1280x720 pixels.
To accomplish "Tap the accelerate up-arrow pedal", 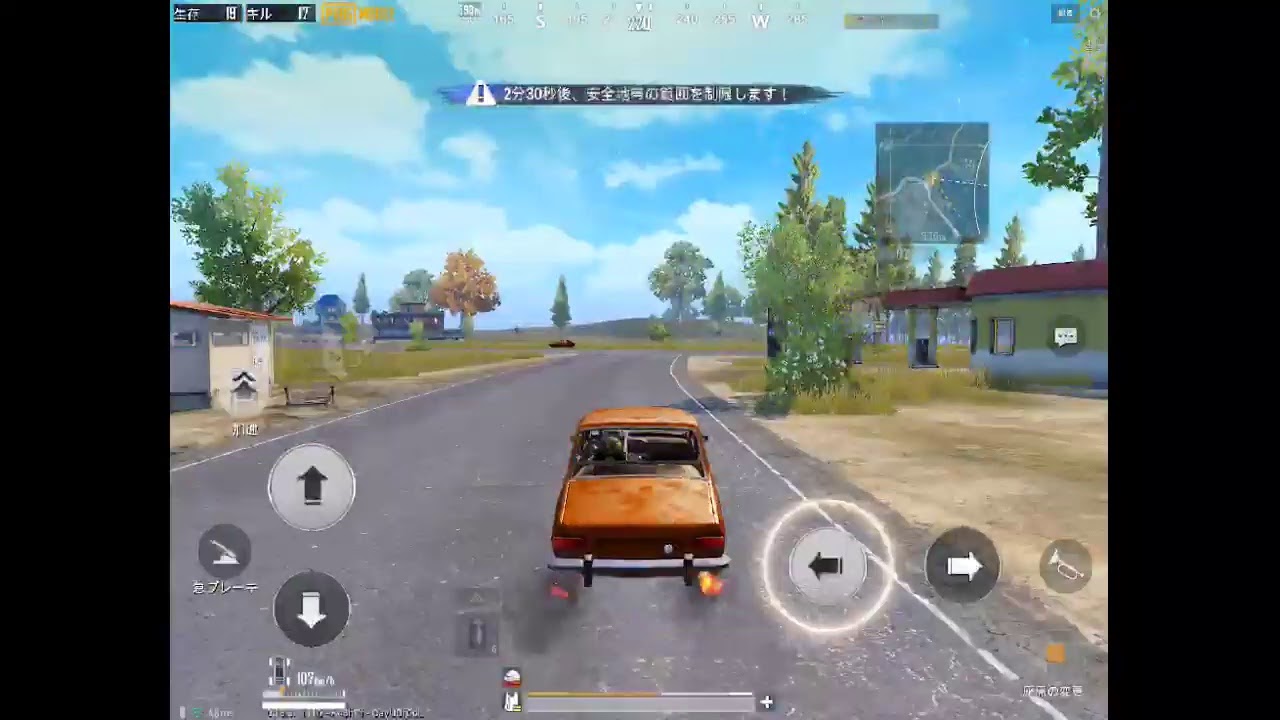I will tap(311, 484).
